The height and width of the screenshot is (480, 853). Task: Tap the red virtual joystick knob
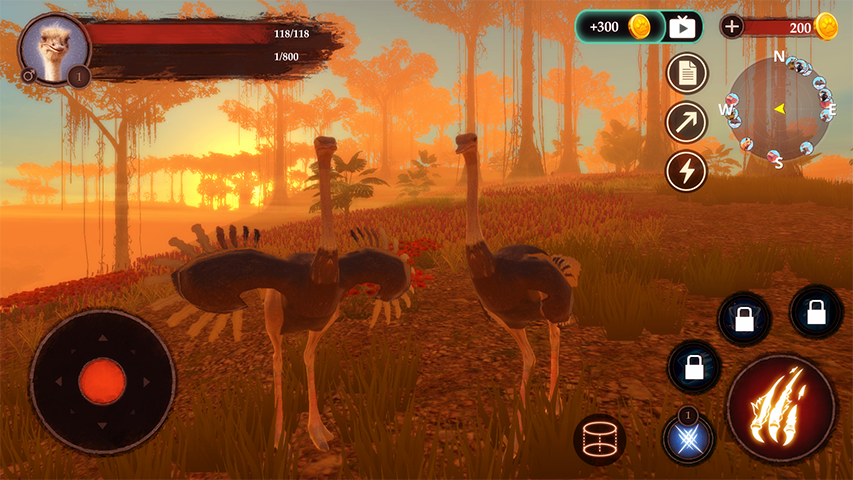[102, 381]
